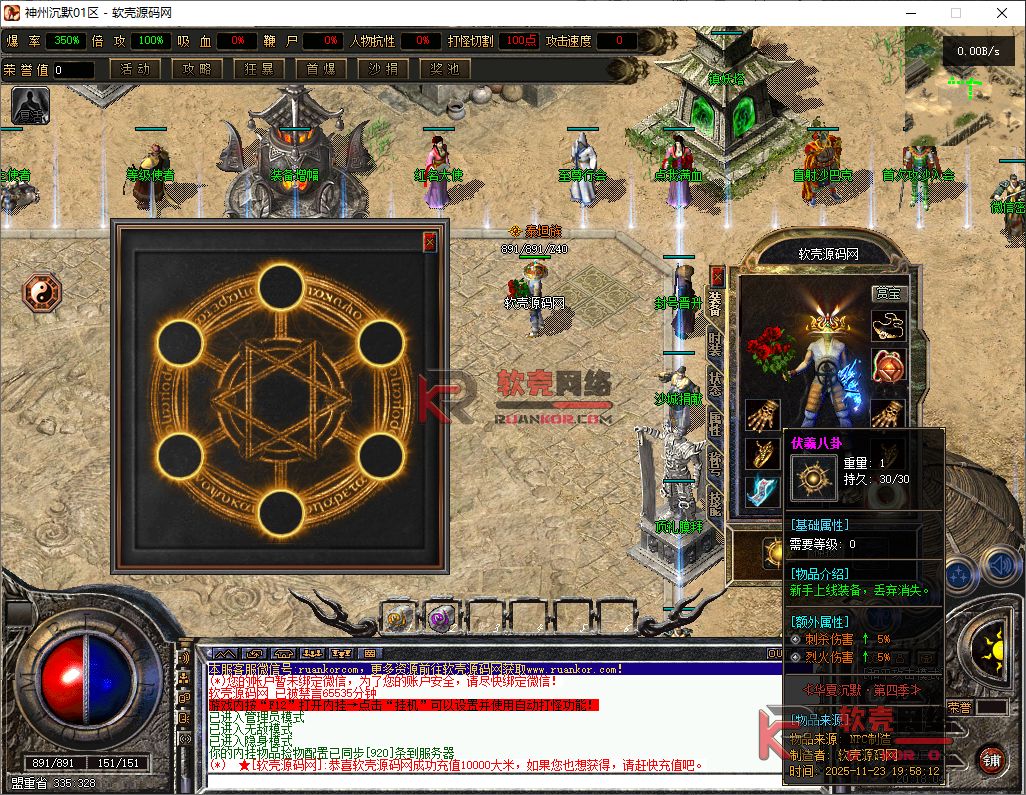This screenshot has height=795, width=1026.
Task: Open the 活动 events menu
Action: pos(135,69)
